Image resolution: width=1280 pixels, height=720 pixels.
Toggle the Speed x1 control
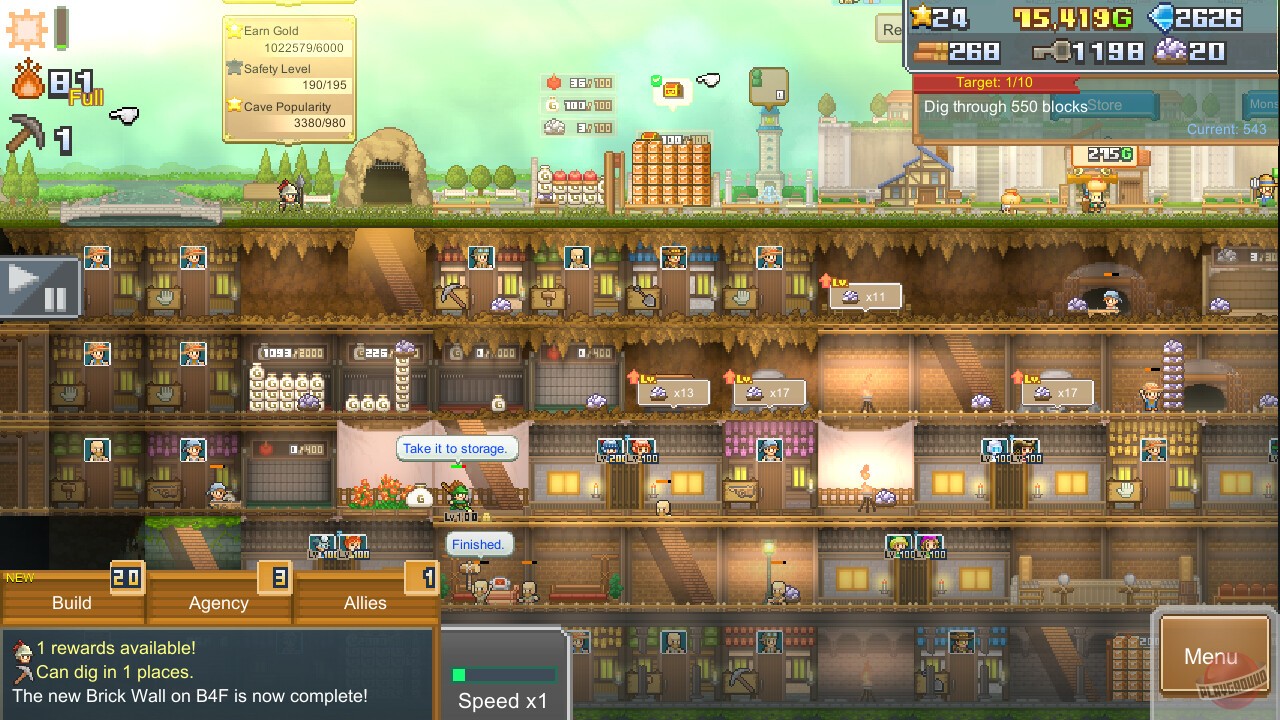pyautogui.click(x=503, y=702)
